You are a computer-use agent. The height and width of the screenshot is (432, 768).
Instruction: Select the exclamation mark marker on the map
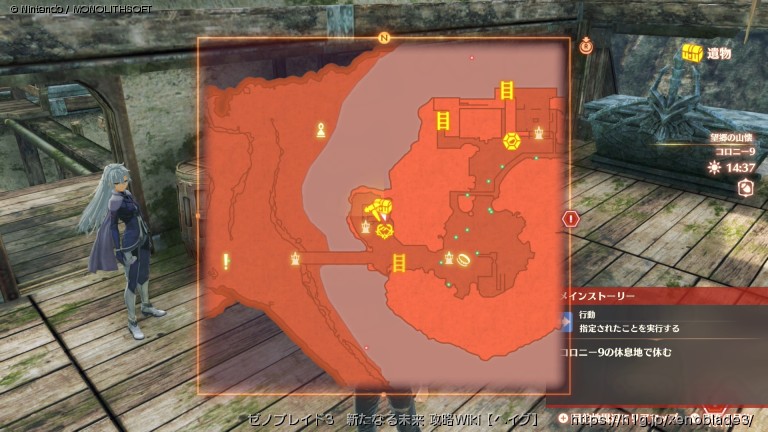(x=228, y=261)
